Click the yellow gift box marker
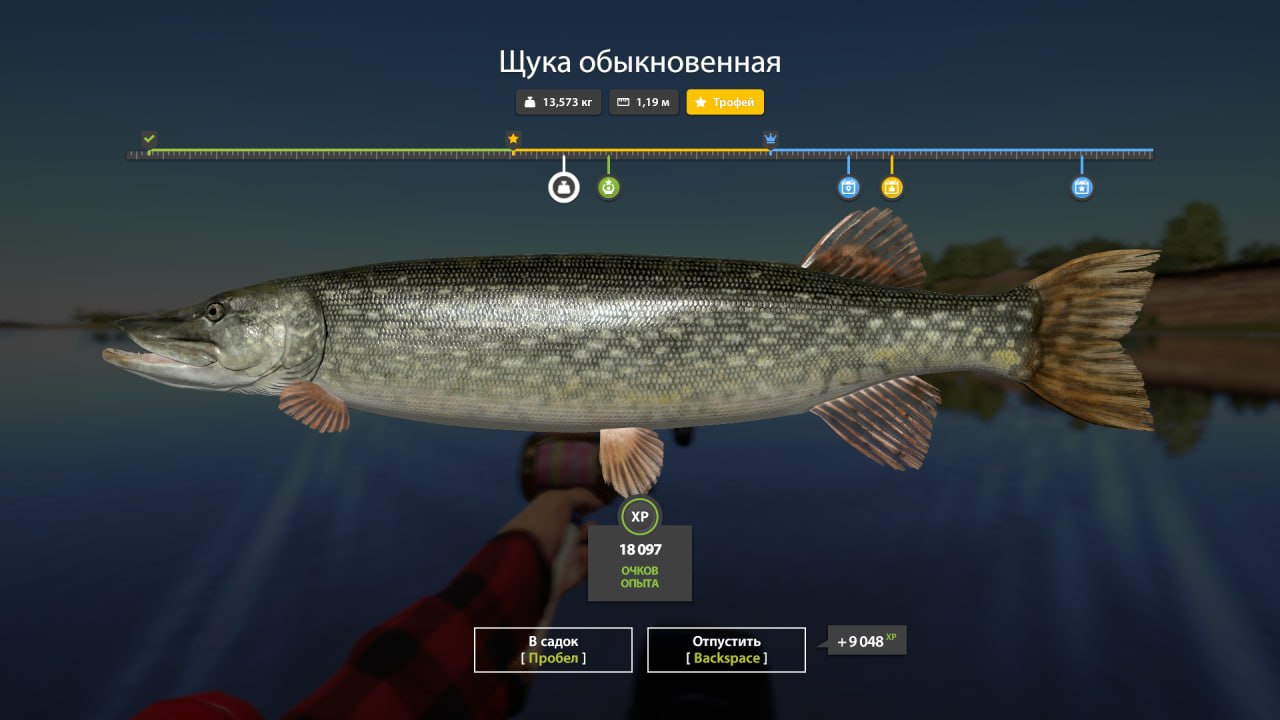This screenshot has width=1280, height=720. (x=891, y=186)
